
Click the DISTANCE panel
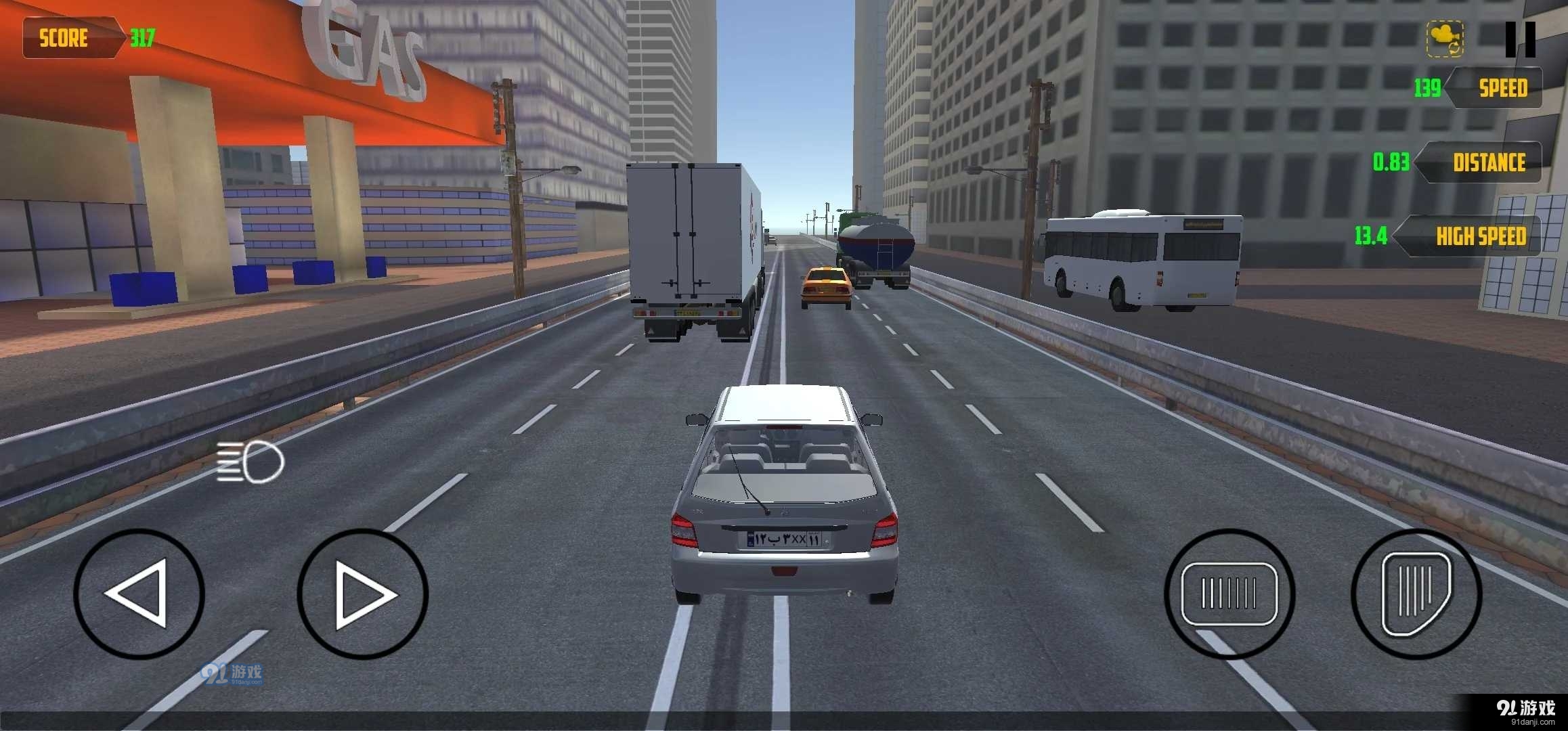tap(1489, 162)
